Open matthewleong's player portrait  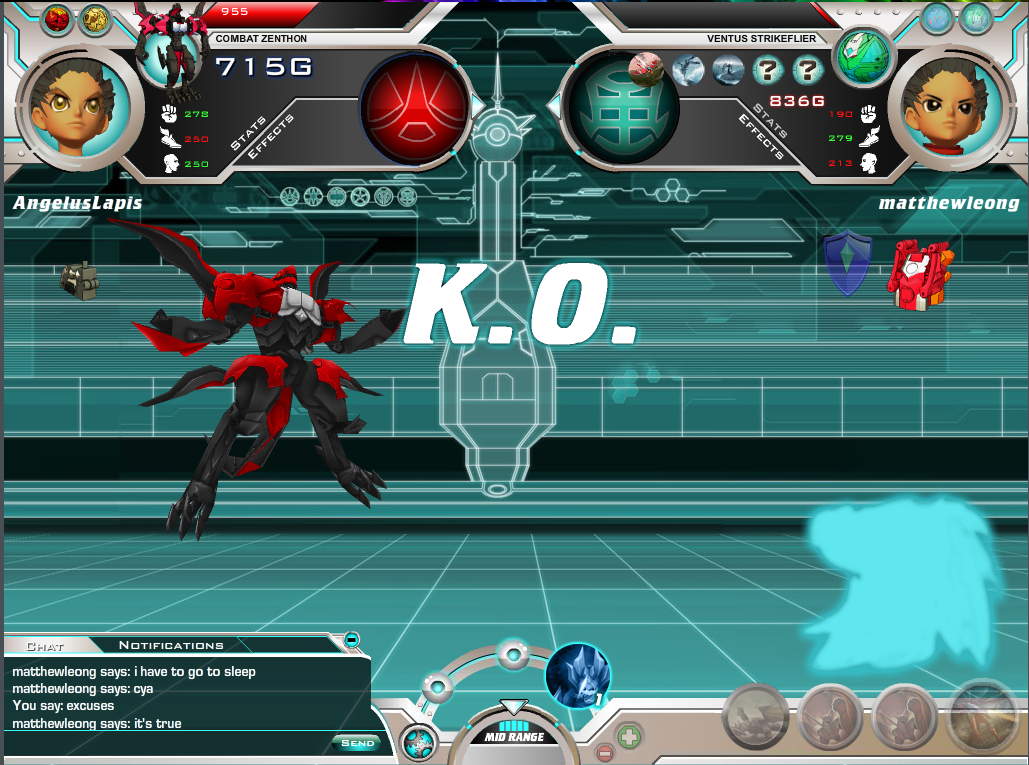943,104
